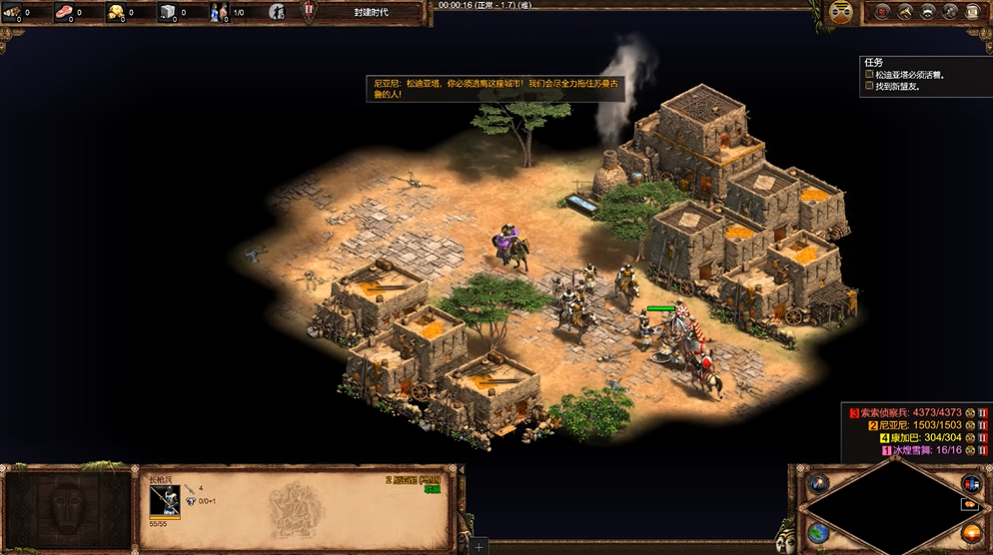
Task: Click the 尼亚尼 player score row
Action: coord(920,425)
